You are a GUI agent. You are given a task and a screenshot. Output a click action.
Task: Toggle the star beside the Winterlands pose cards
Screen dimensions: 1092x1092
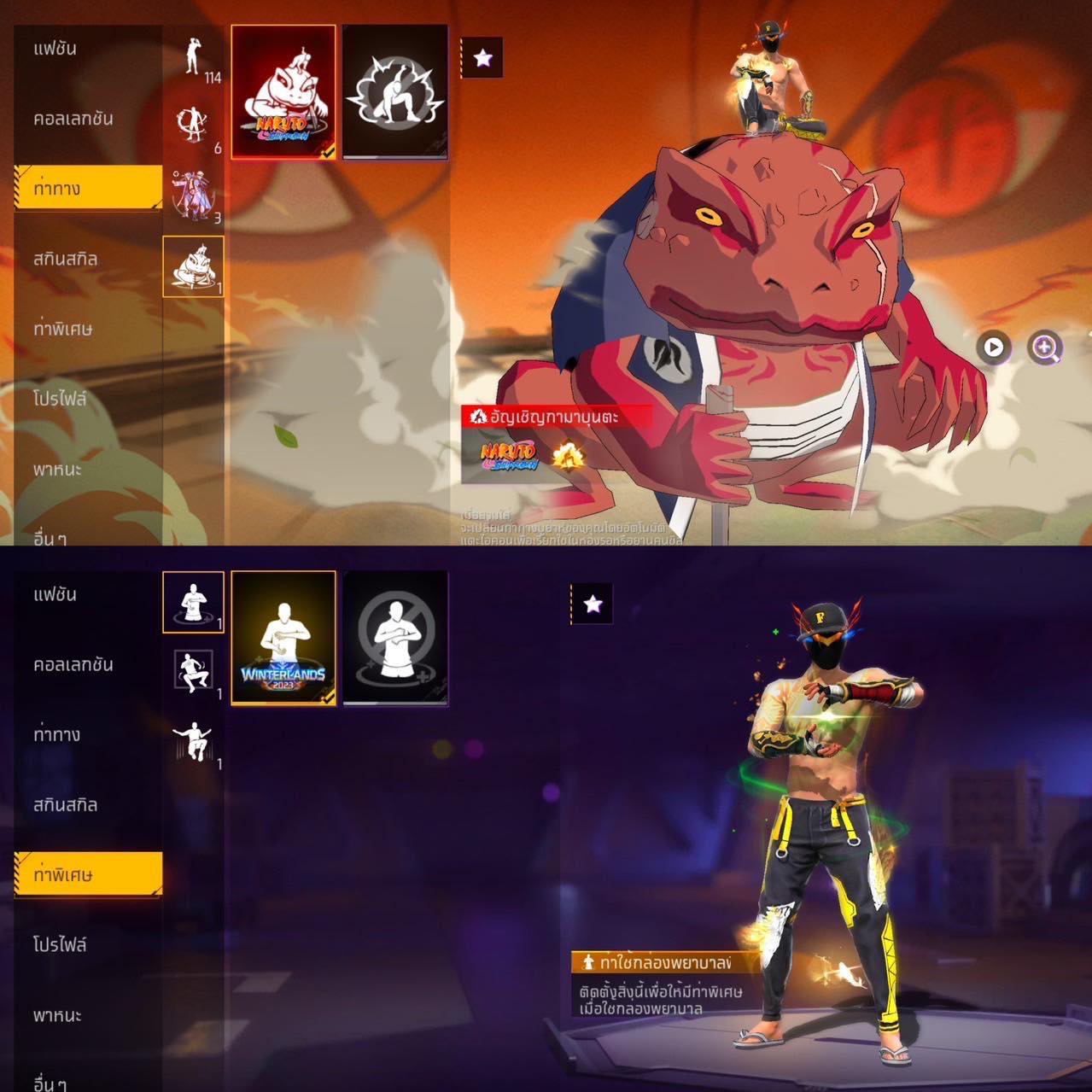point(593,604)
